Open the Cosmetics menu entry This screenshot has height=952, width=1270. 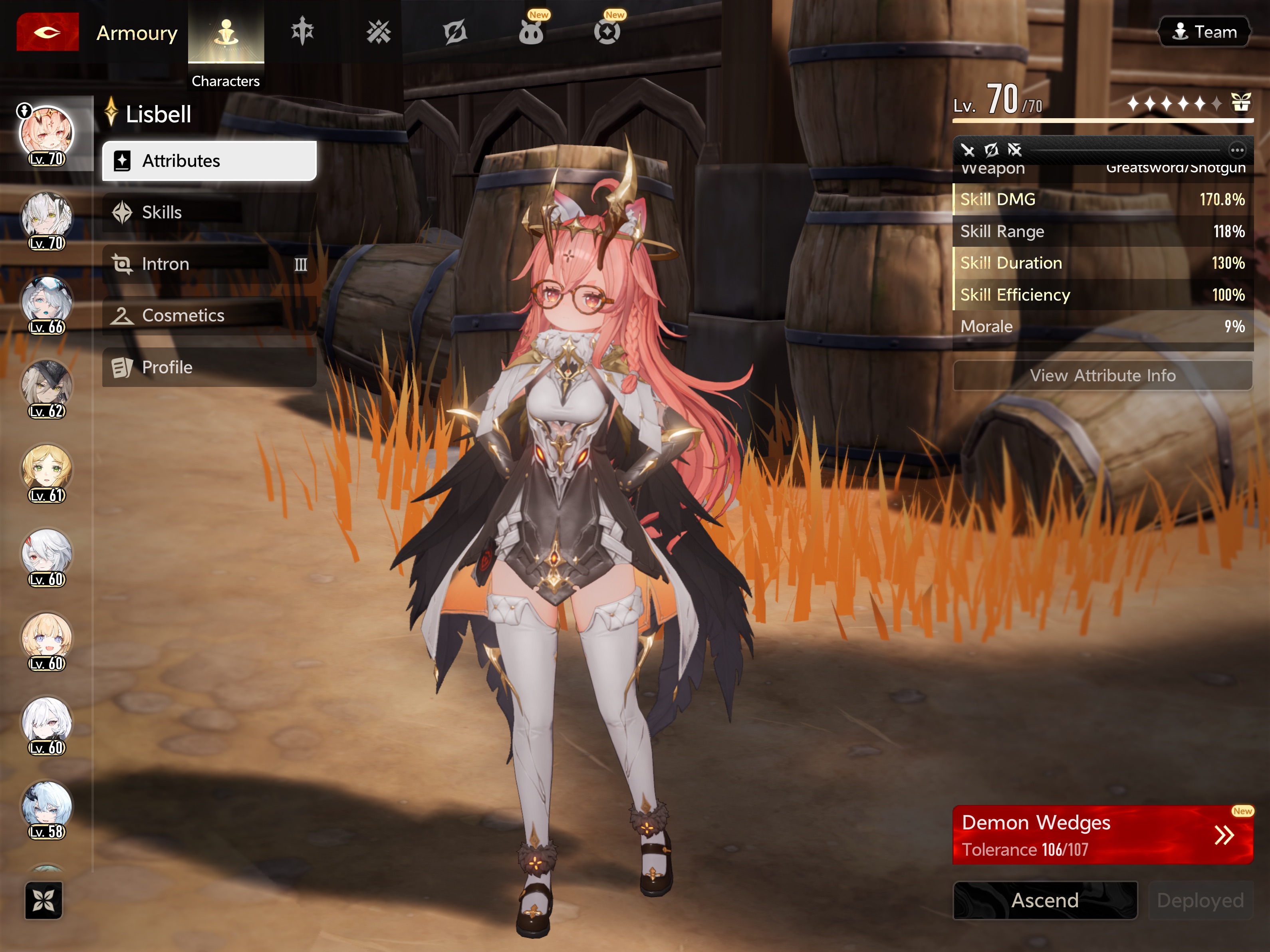[x=209, y=315]
